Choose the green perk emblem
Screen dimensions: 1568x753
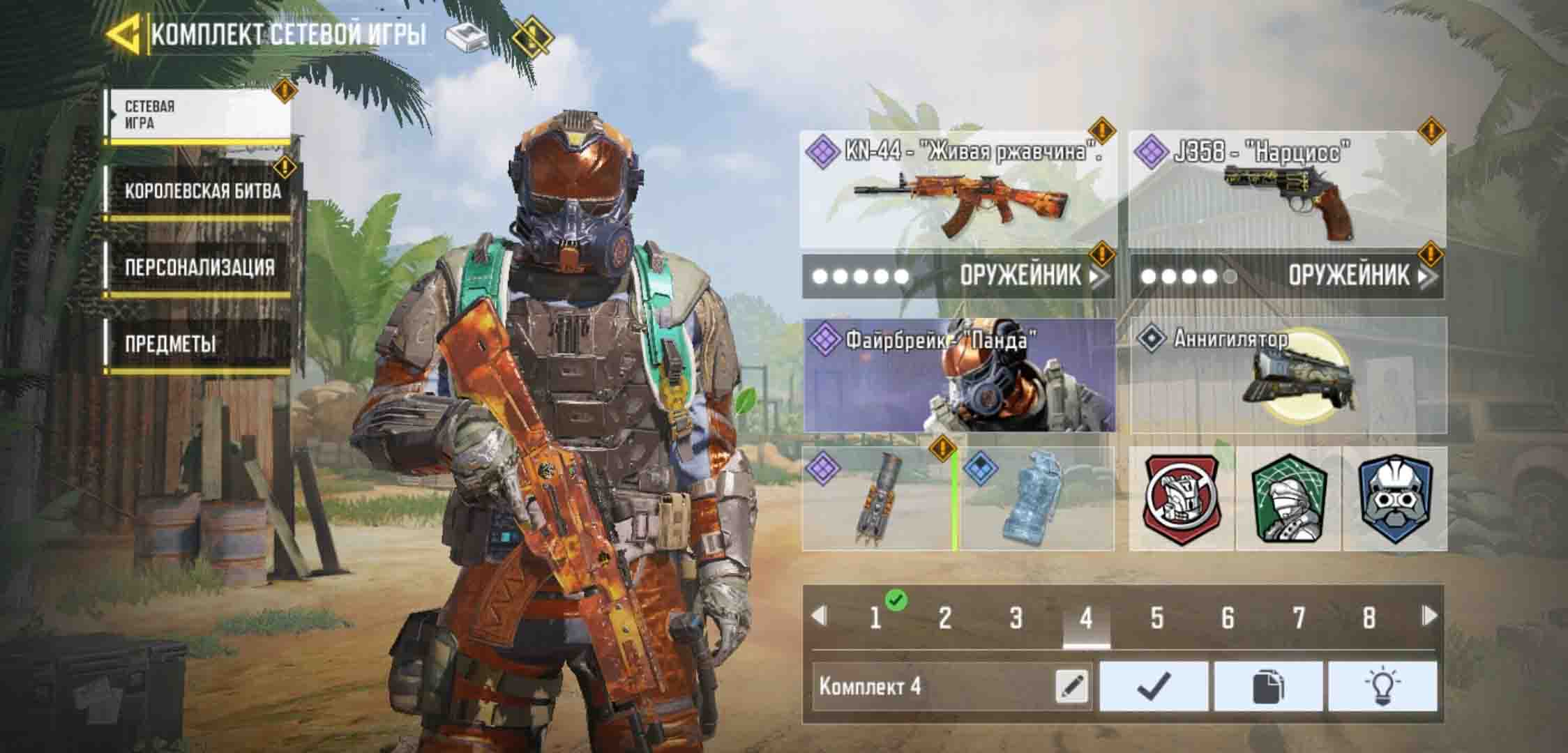(x=1288, y=499)
